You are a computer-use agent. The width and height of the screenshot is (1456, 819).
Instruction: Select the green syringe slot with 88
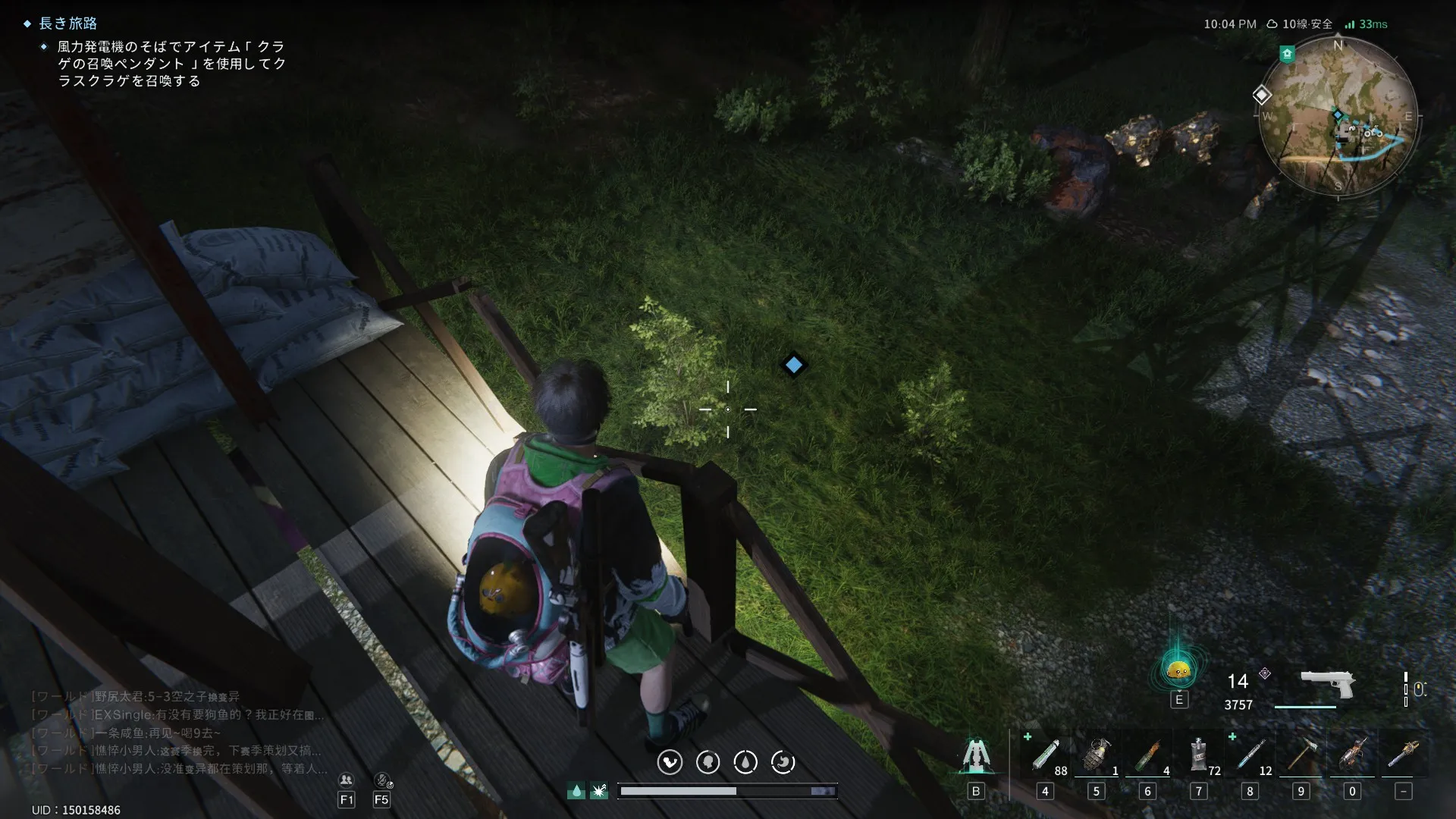tap(1045, 755)
